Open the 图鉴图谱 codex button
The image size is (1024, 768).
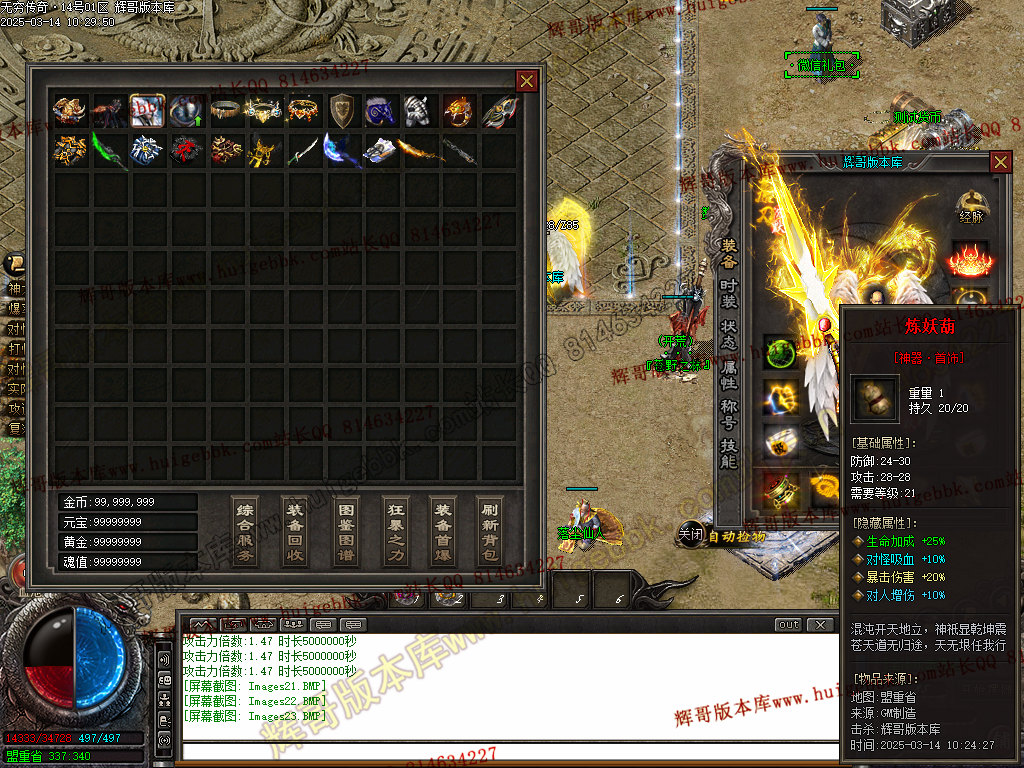tap(346, 530)
